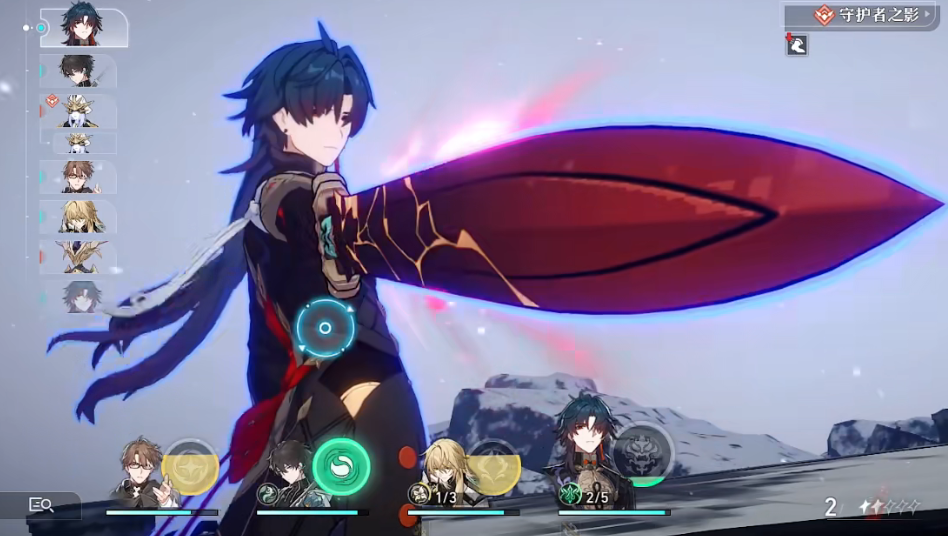Check Welt's entry in the turn order
The image size is (948, 536).
click(x=78, y=177)
